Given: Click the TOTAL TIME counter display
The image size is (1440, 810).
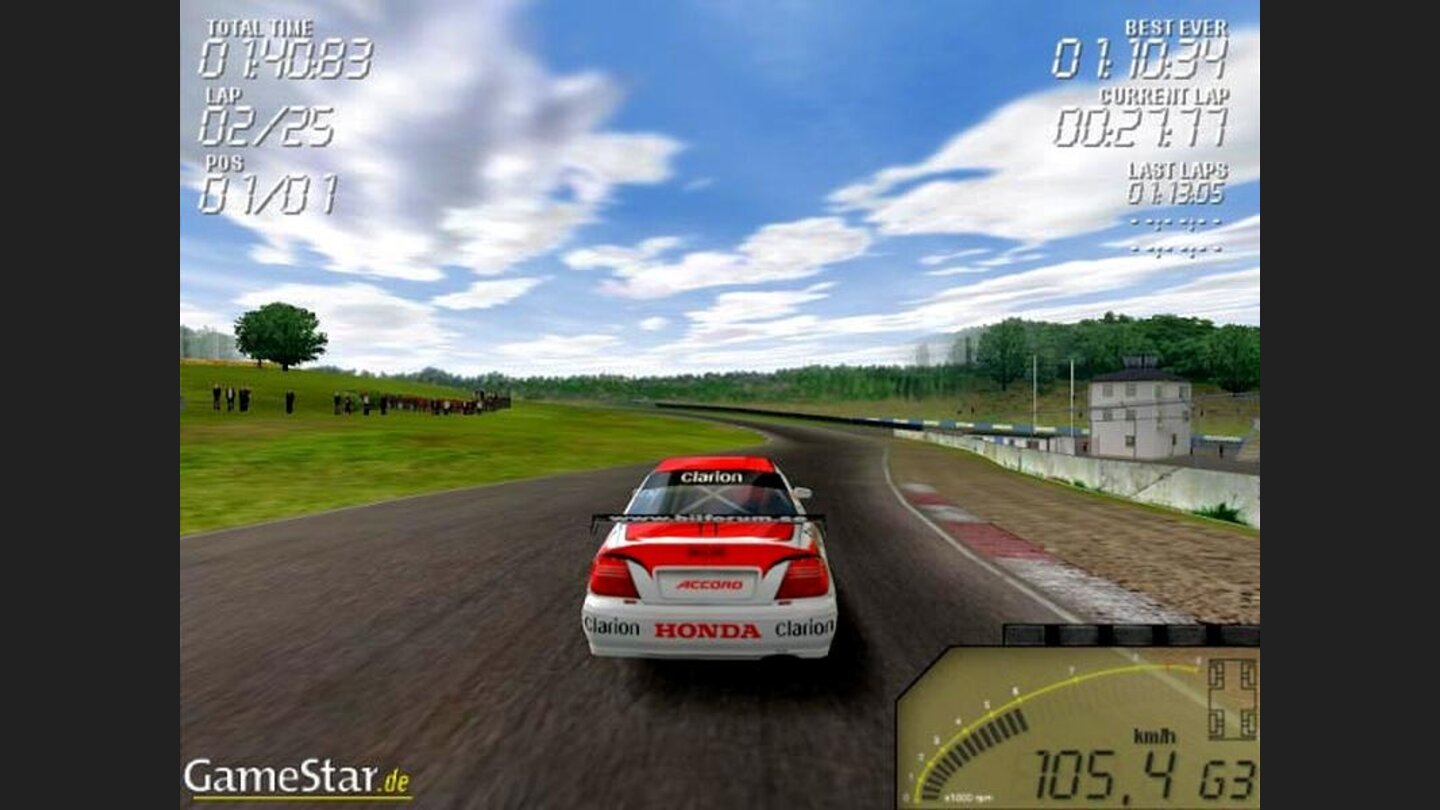Looking at the screenshot, I should pyautogui.click(x=285, y=55).
